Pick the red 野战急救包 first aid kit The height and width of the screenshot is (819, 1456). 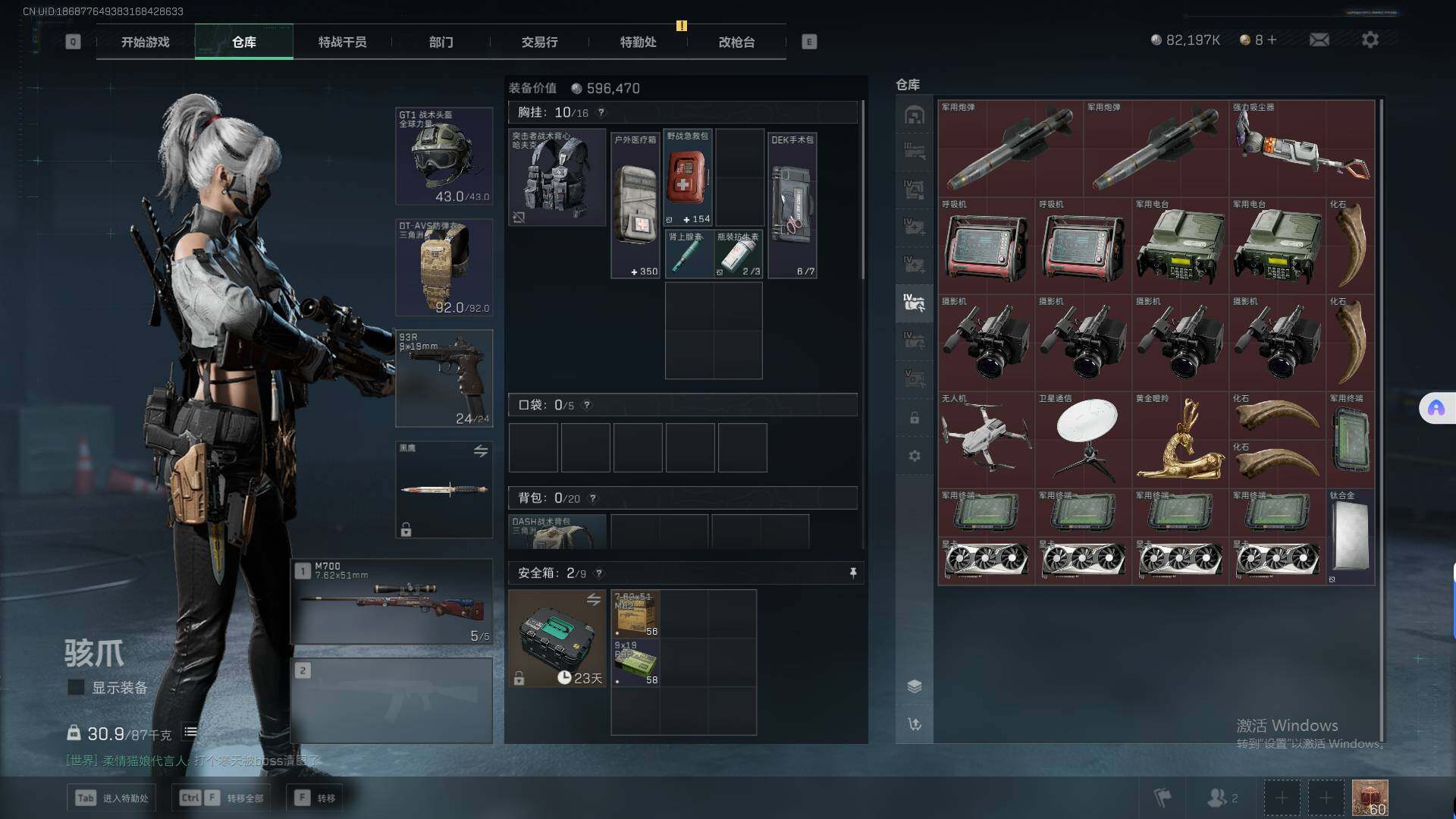click(x=688, y=177)
